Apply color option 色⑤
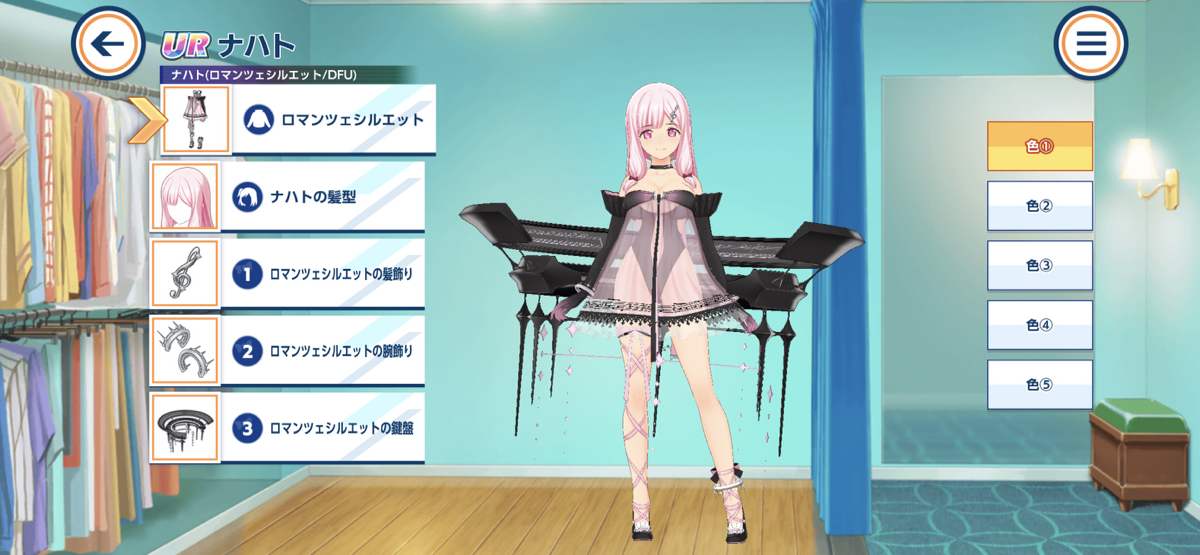 (1039, 385)
